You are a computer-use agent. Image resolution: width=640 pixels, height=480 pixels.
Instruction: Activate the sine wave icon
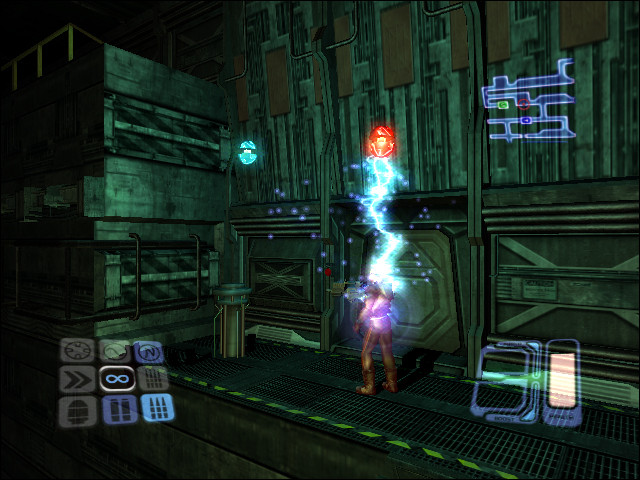pyautogui.click(x=115, y=352)
